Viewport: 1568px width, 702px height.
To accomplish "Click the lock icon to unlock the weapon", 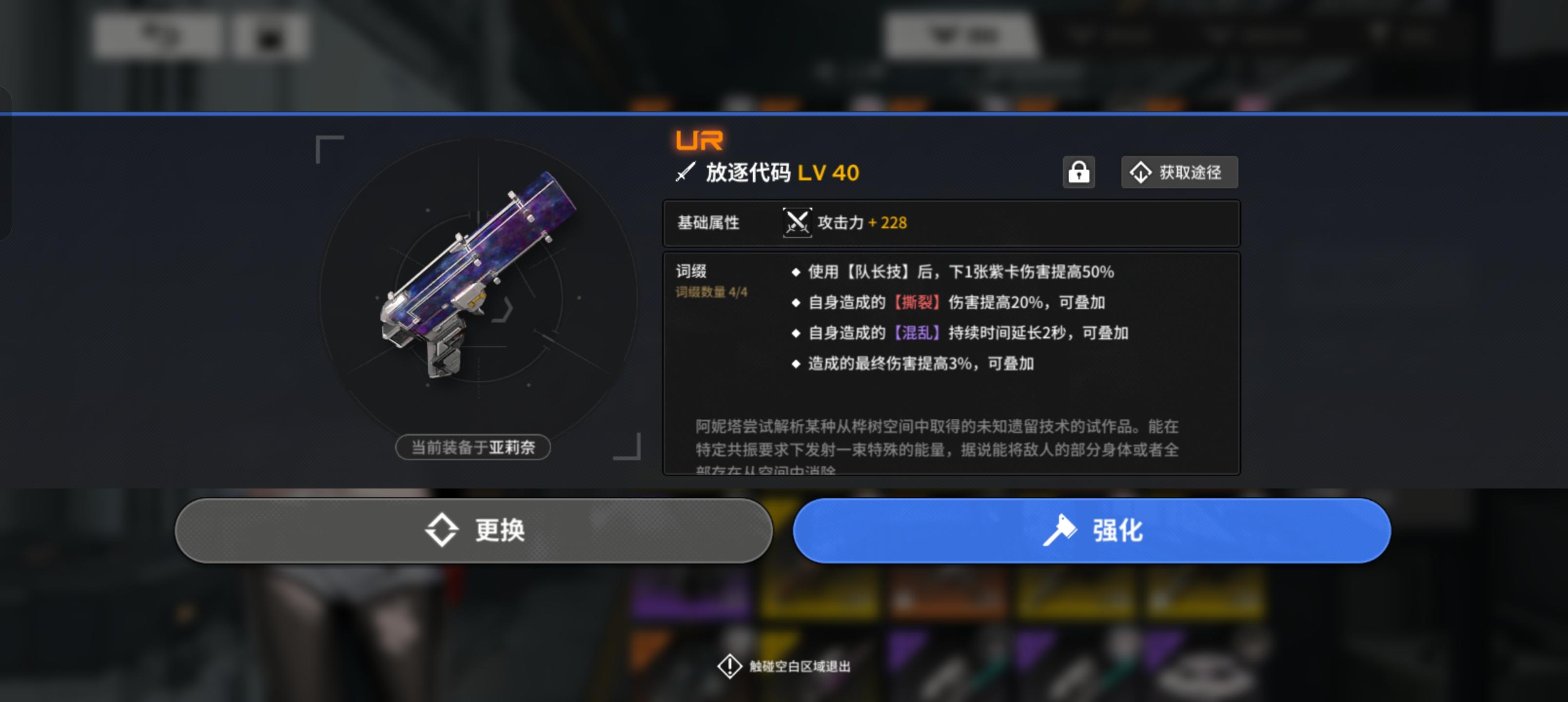I will 1079,172.
